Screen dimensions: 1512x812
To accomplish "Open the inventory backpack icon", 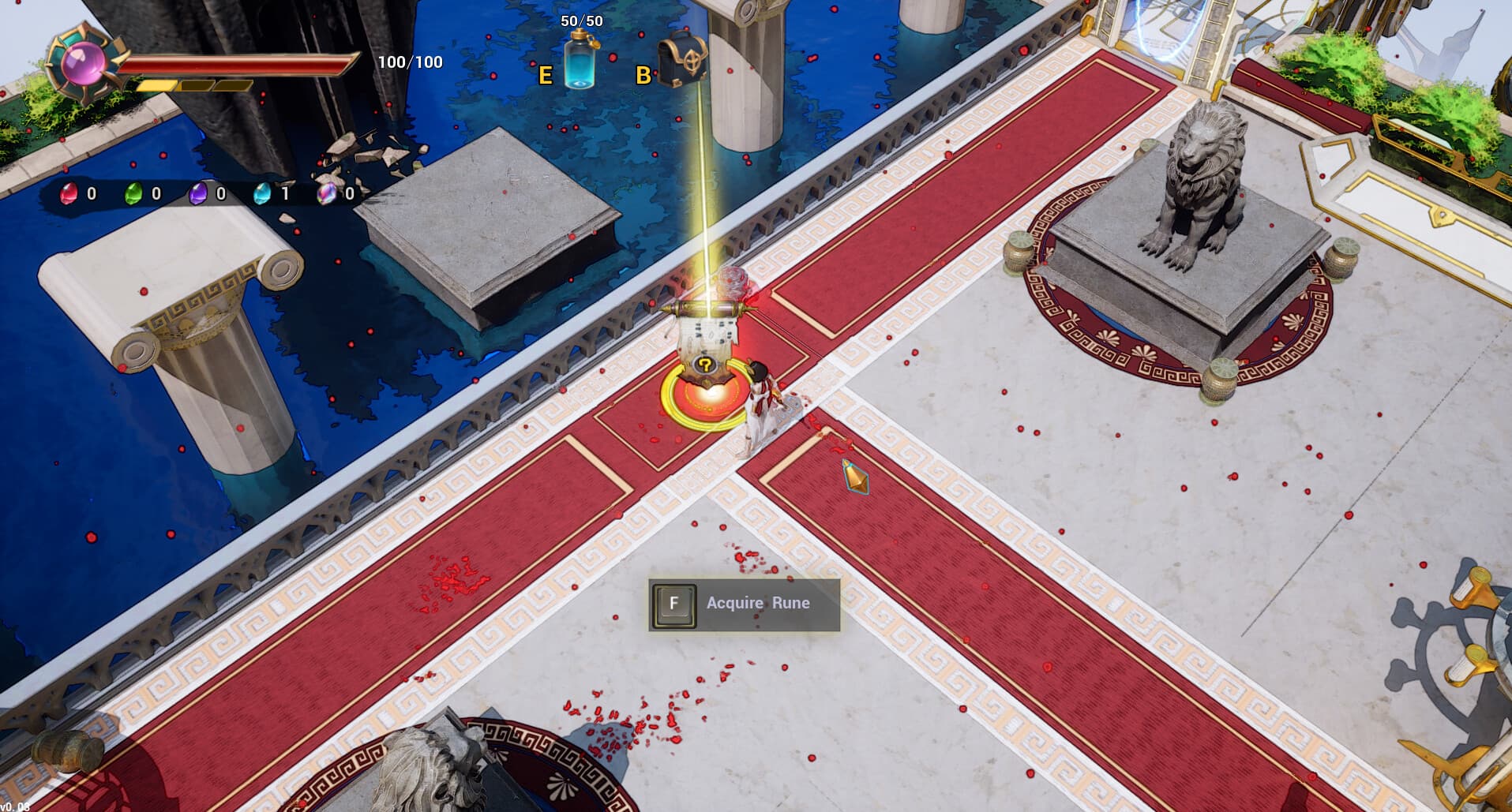I will (x=685, y=59).
